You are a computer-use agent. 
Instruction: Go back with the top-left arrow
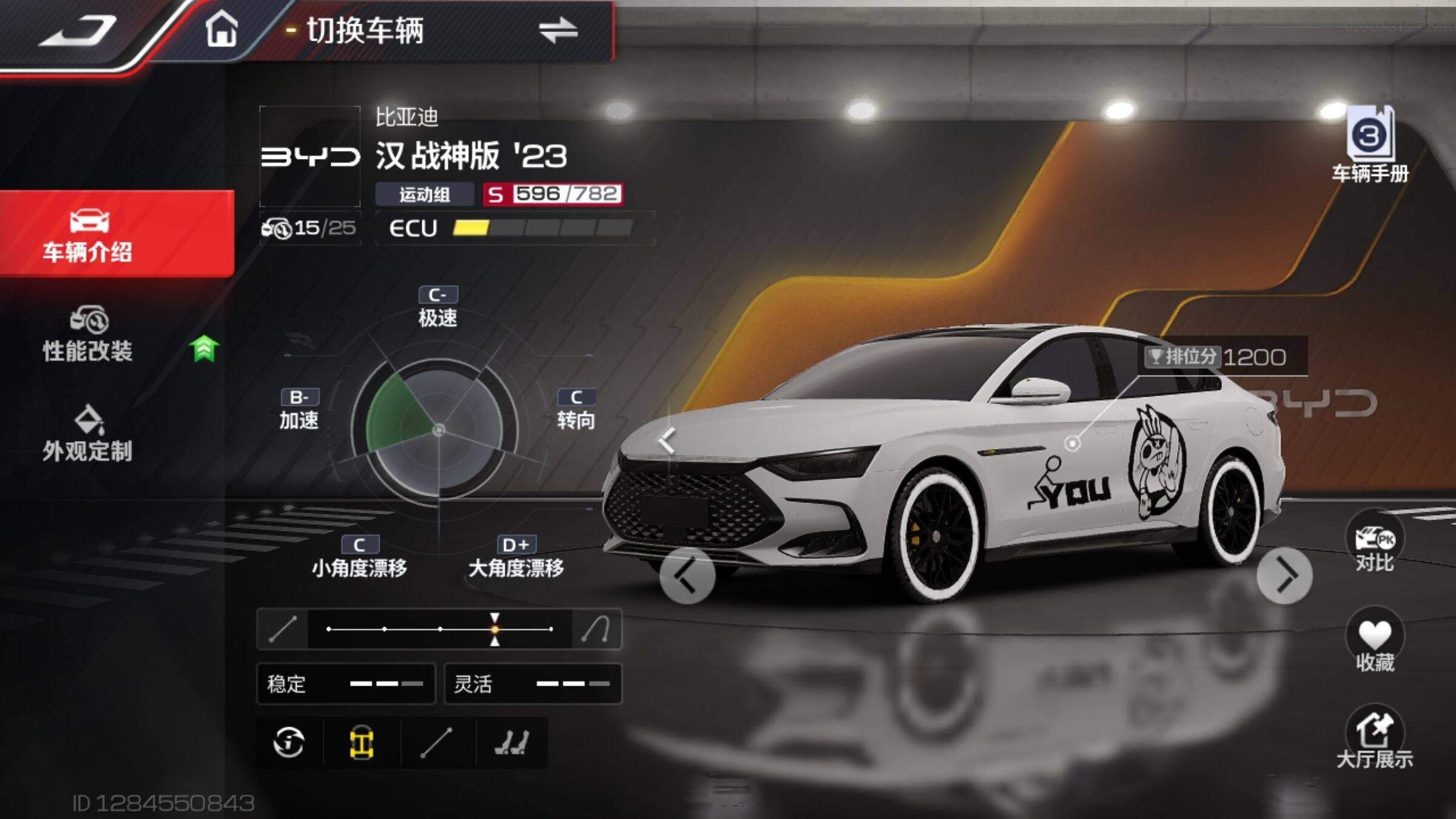click(79, 32)
